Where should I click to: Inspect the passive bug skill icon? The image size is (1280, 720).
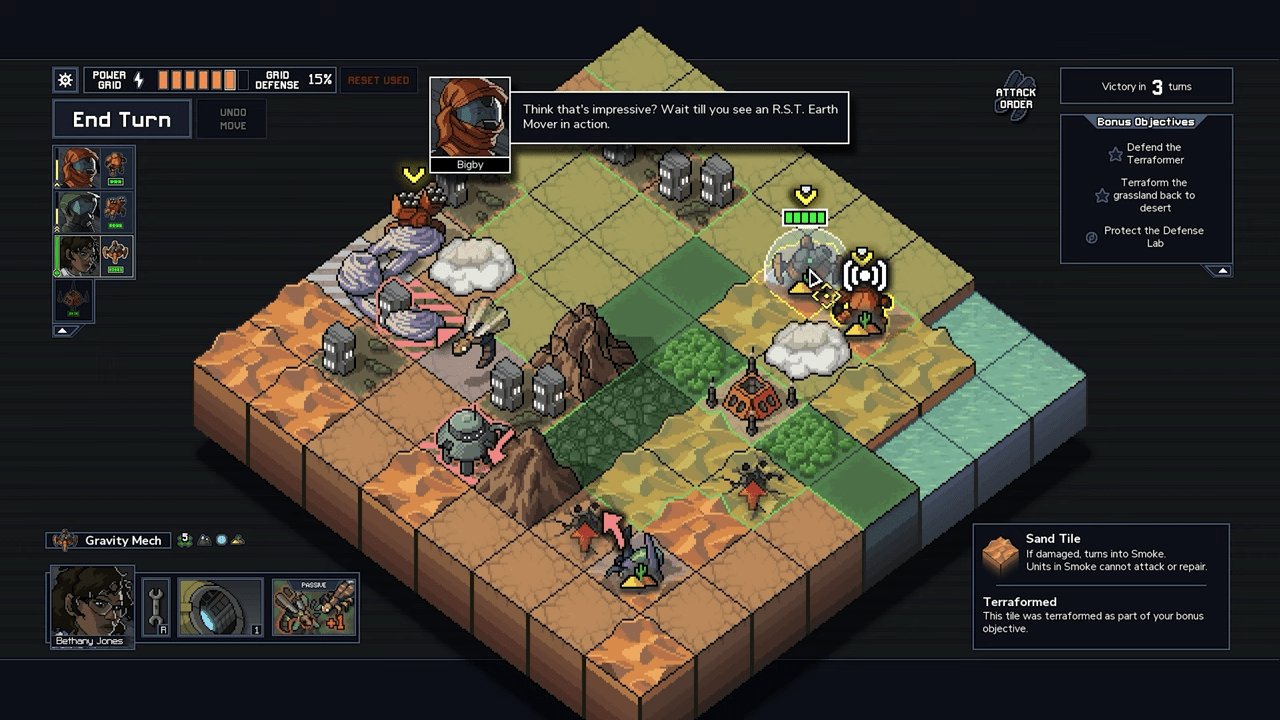[314, 607]
